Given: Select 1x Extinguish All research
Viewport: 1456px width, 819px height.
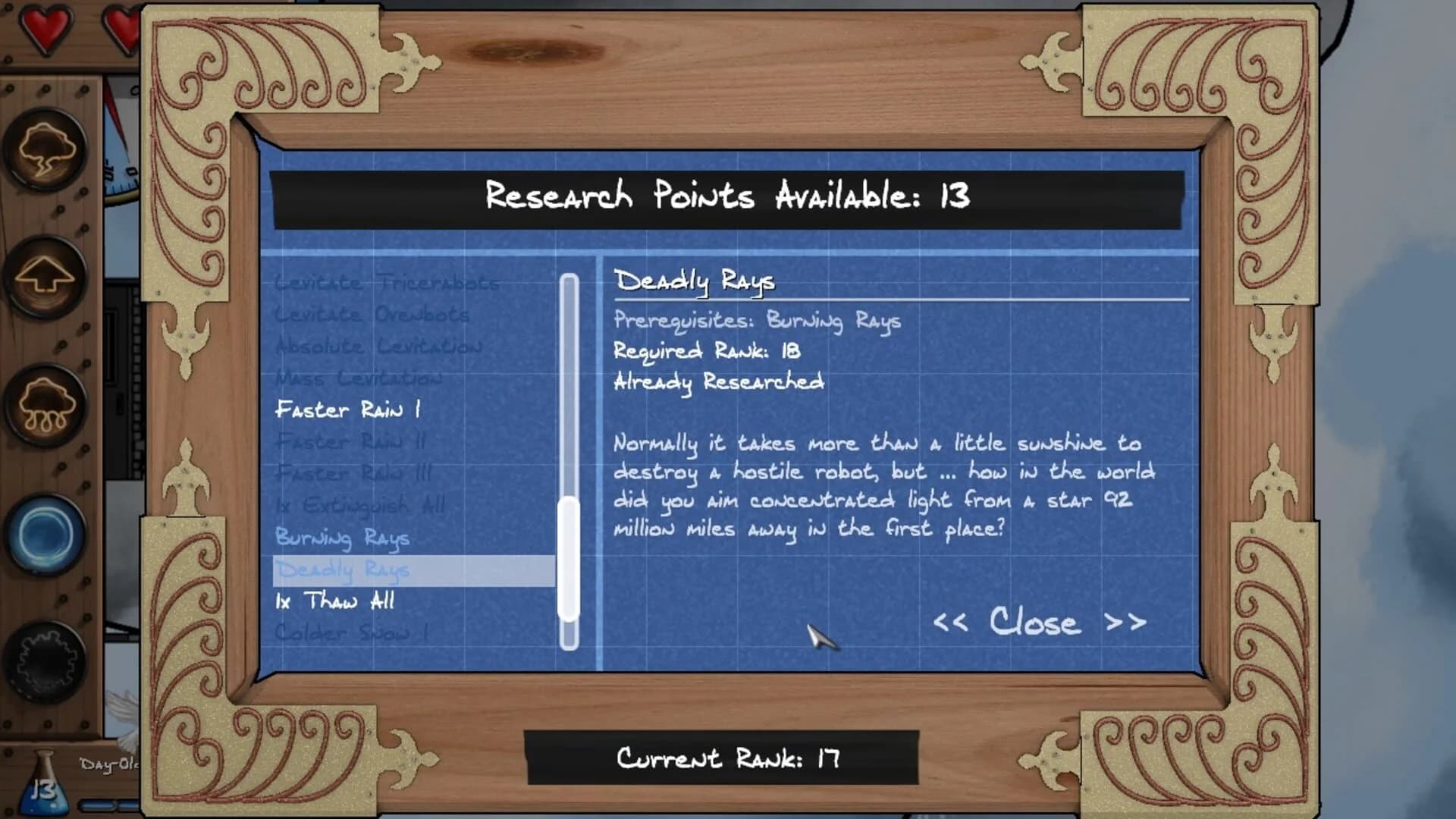Looking at the screenshot, I should 360,505.
